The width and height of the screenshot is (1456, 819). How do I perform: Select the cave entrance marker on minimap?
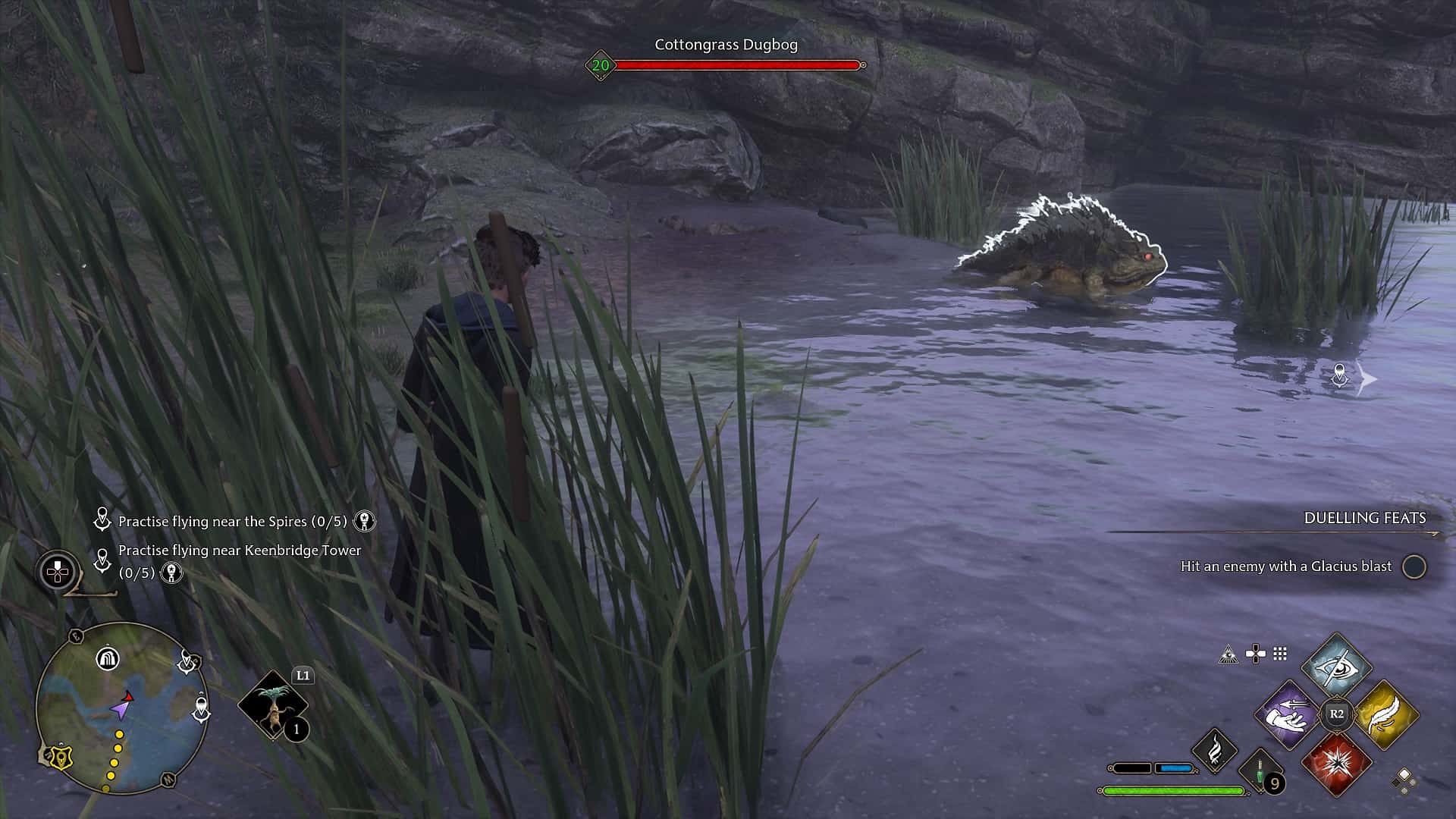tap(108, 657)
